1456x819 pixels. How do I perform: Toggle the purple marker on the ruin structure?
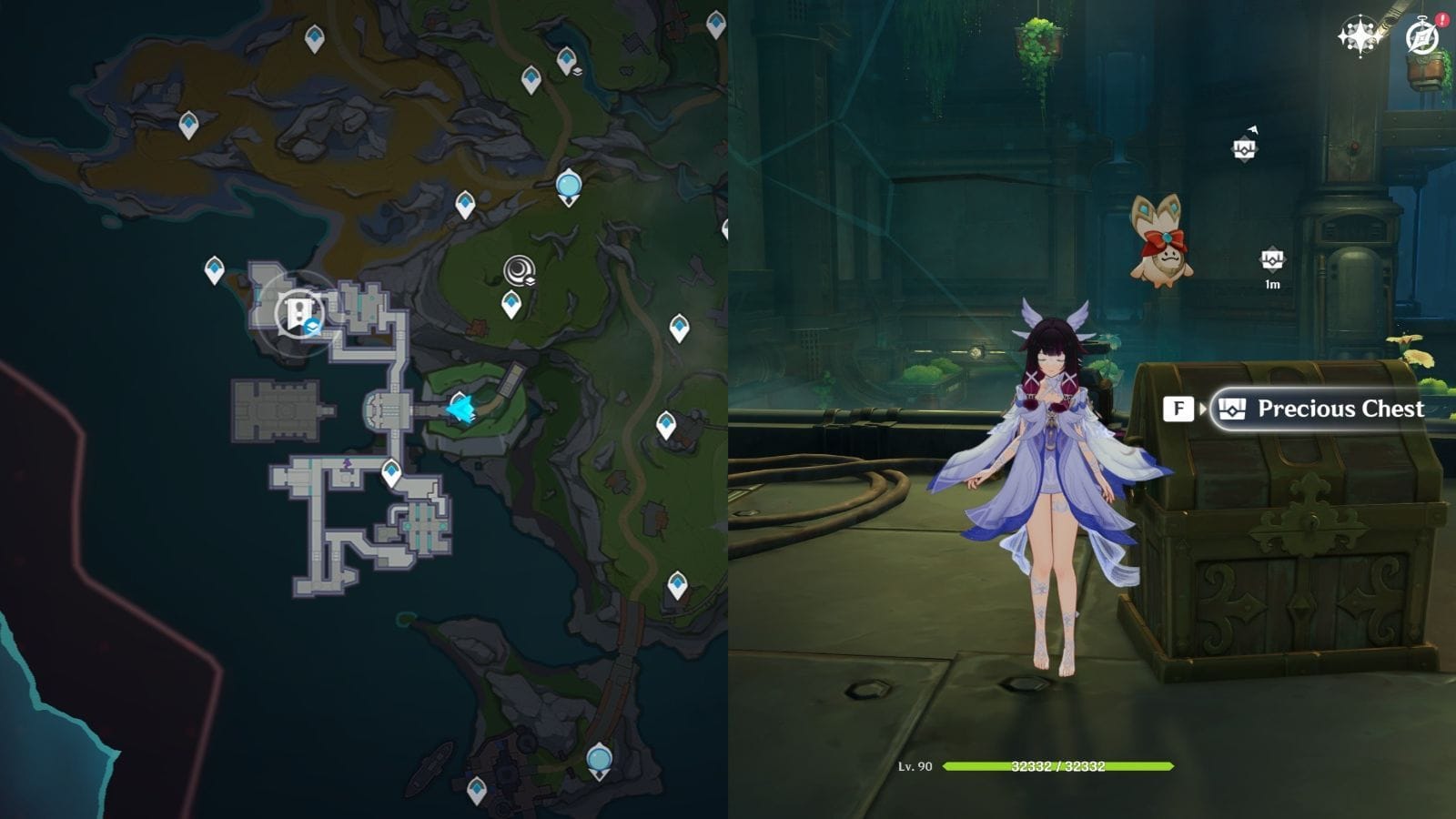[347, 464]
